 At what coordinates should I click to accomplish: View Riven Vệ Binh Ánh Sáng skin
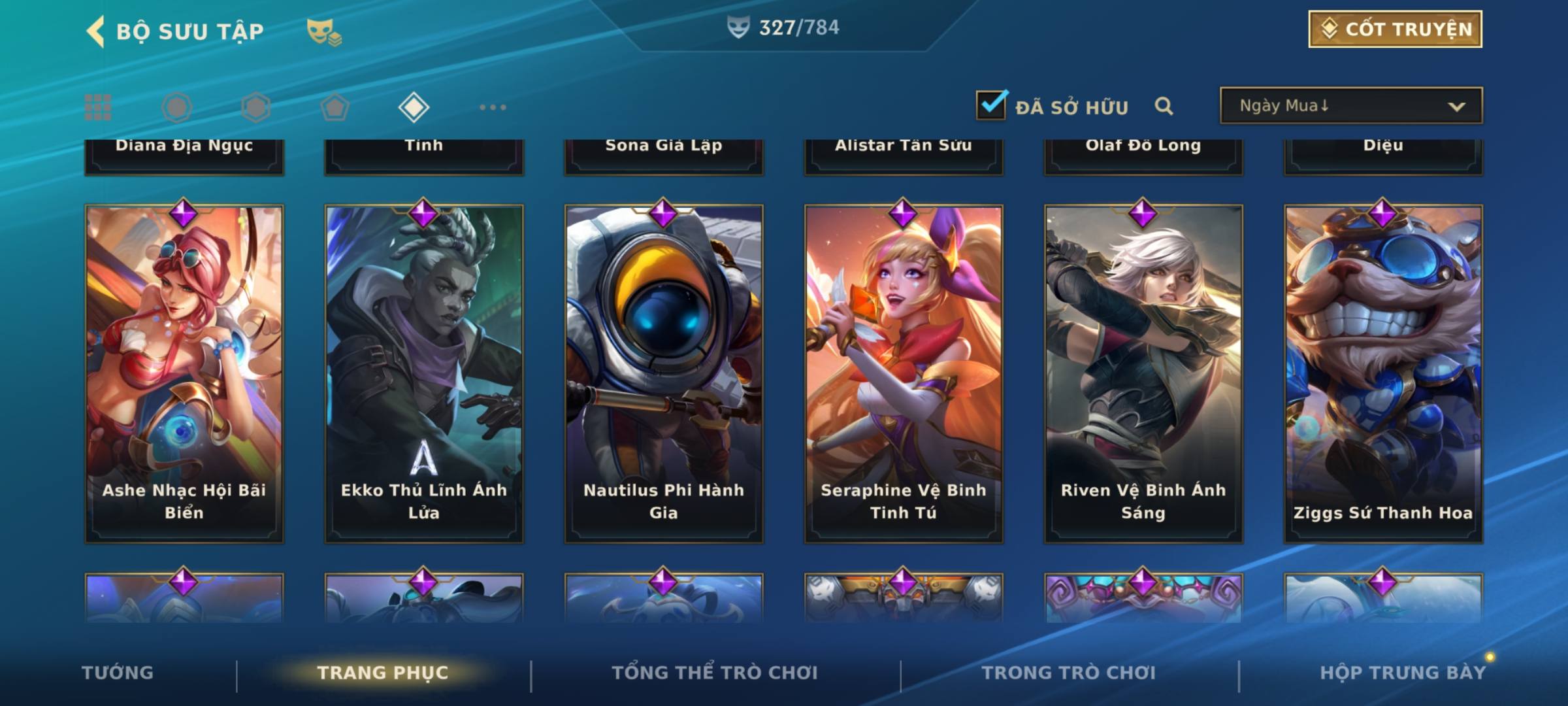(x=1143, y=374)
